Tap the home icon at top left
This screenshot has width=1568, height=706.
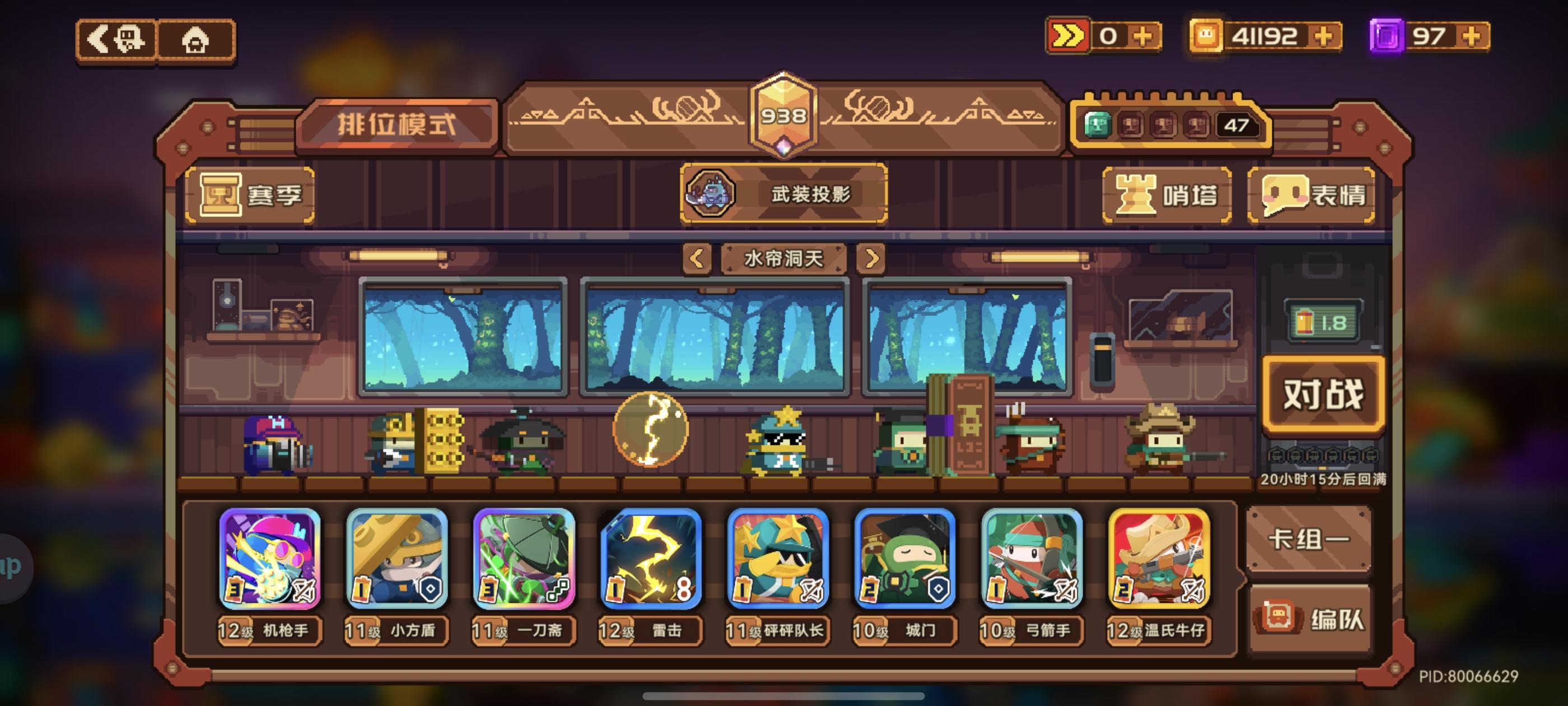(196, 40)
